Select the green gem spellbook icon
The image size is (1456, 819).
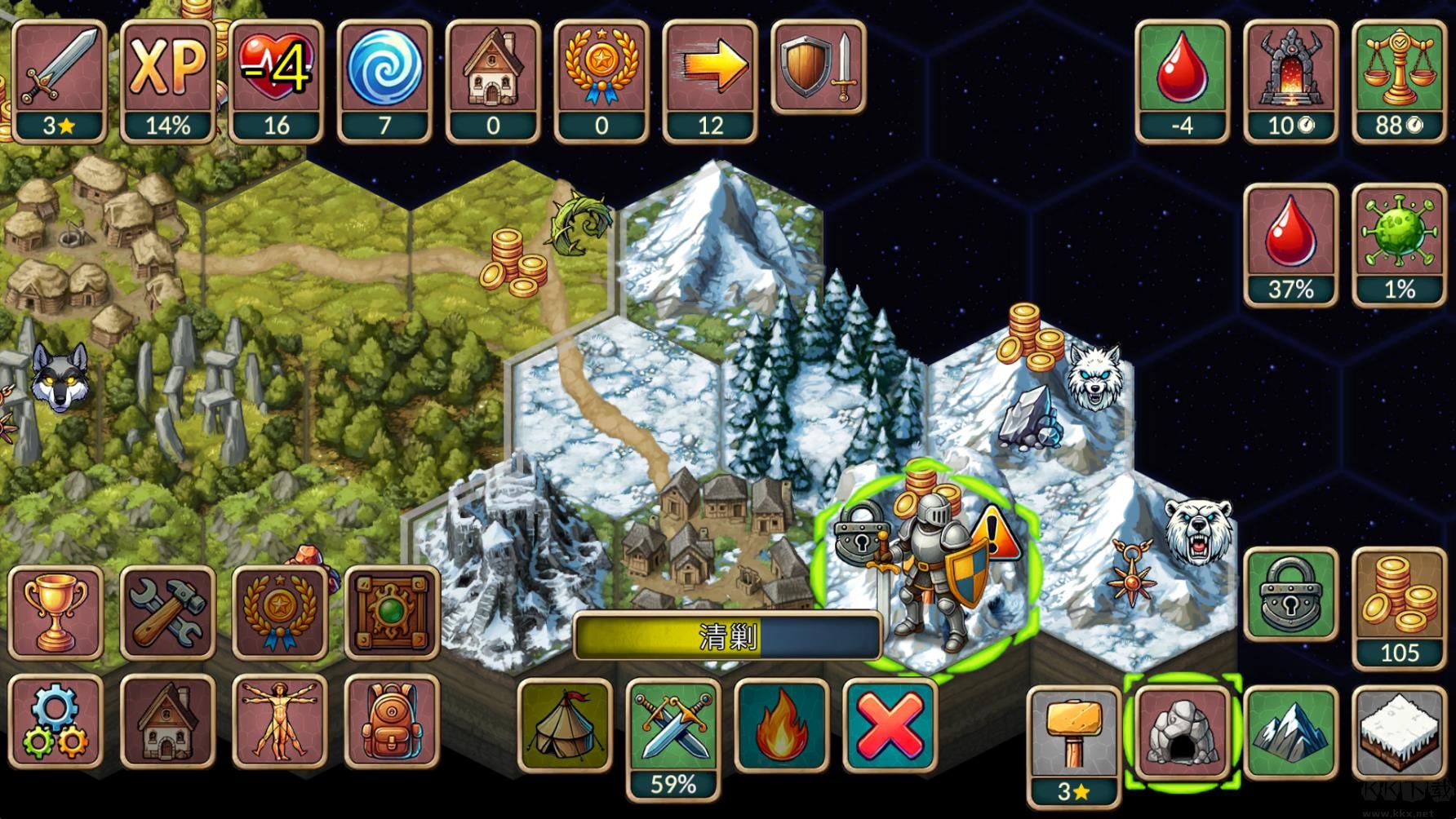coord(392,612)
